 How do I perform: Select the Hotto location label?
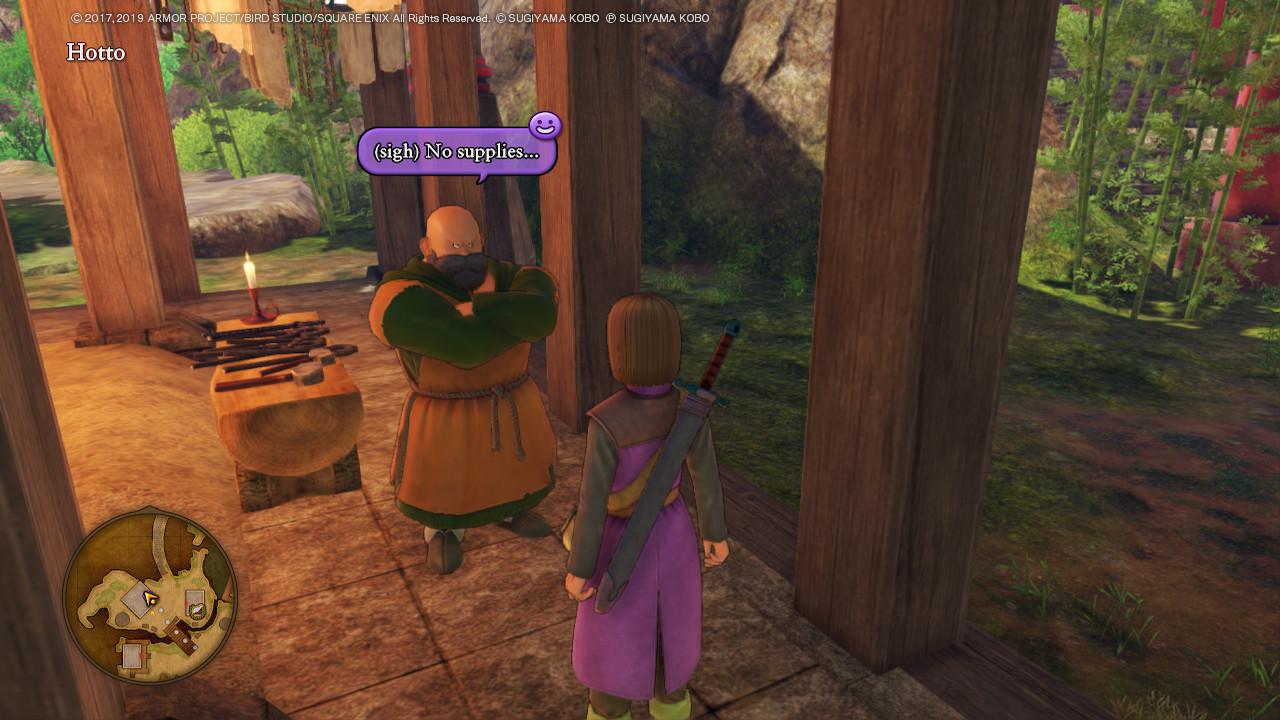pyautogui.click(x=94, y=53)
